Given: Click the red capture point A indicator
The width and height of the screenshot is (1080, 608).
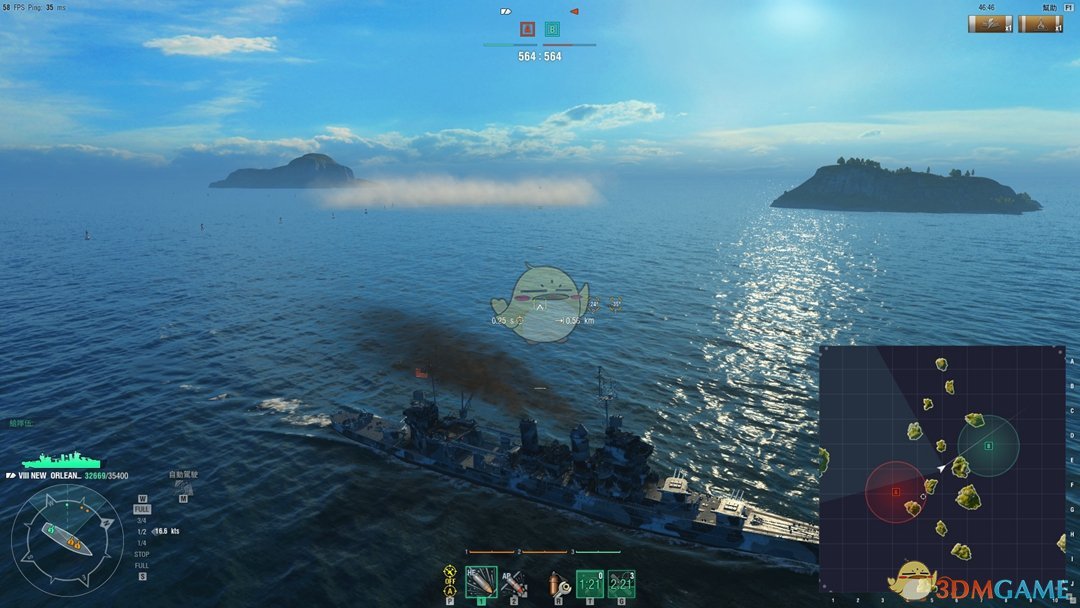Looking at the screenshot, I should coord(527,30).
